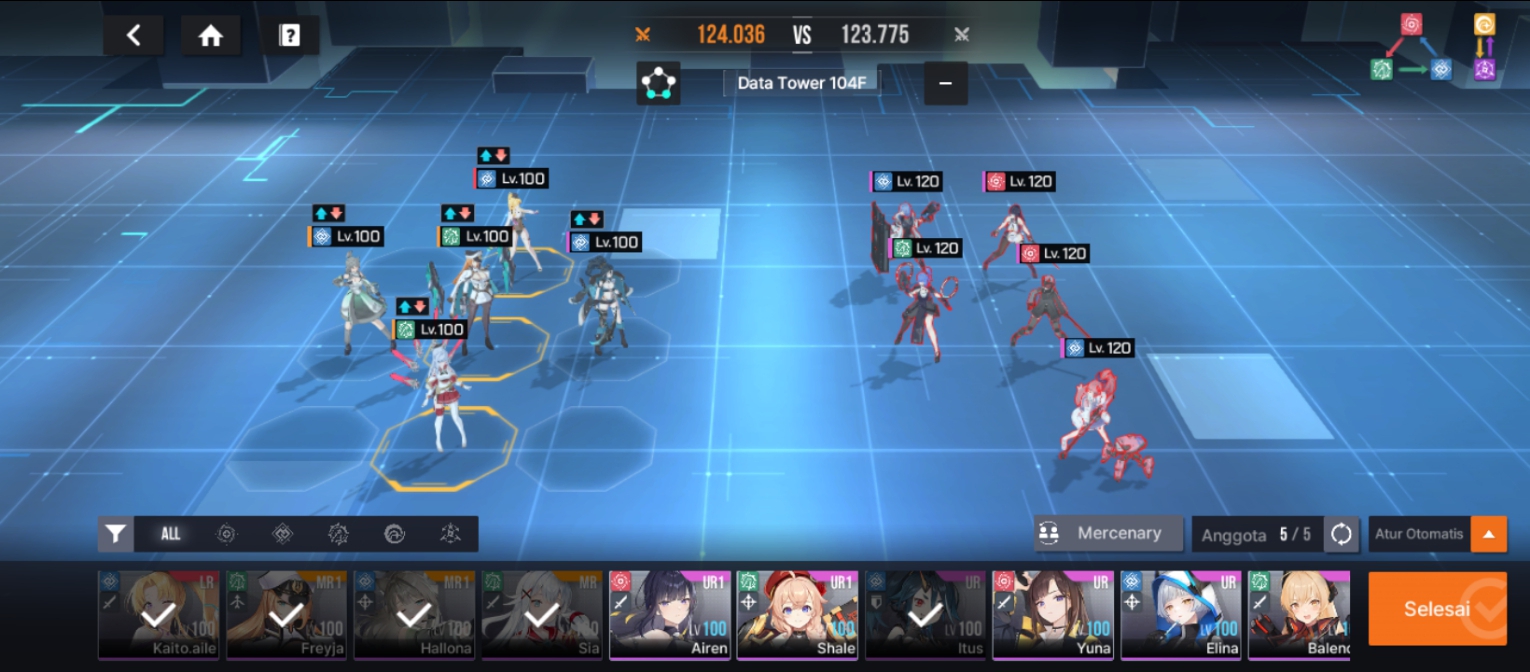Reset the team members with the refresh icon
The height and width of the screenshot is (672, 1530).
click(x=1341, y=534)
